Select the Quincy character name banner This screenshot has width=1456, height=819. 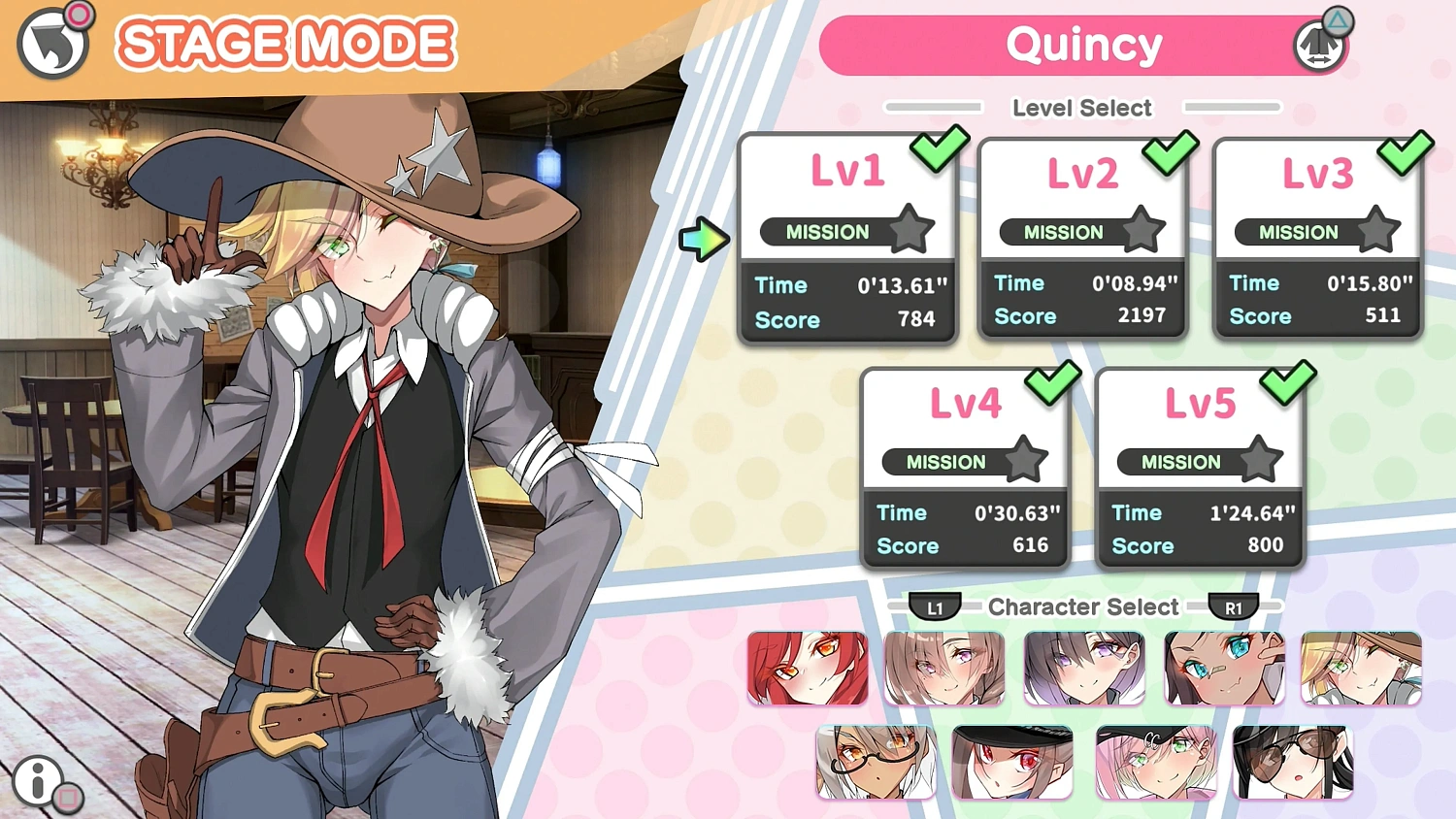(x=1083, y=45)
